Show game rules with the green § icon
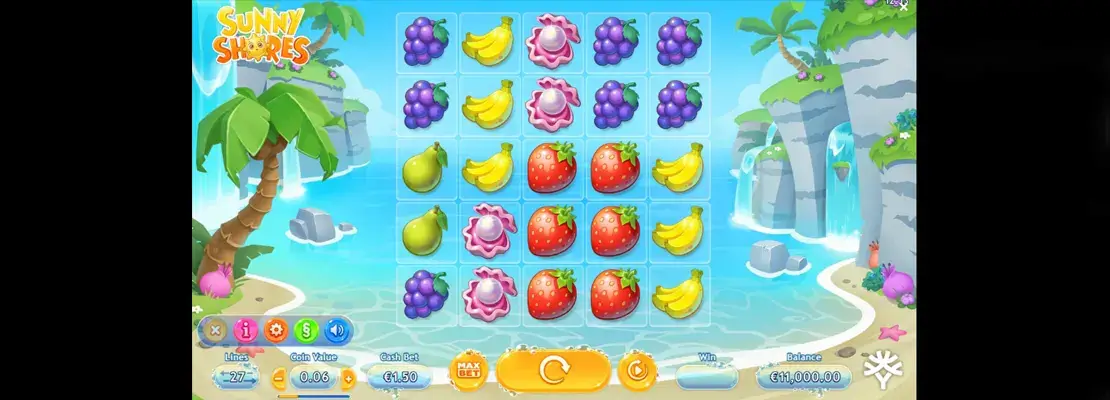 click(x=306, y=329)
